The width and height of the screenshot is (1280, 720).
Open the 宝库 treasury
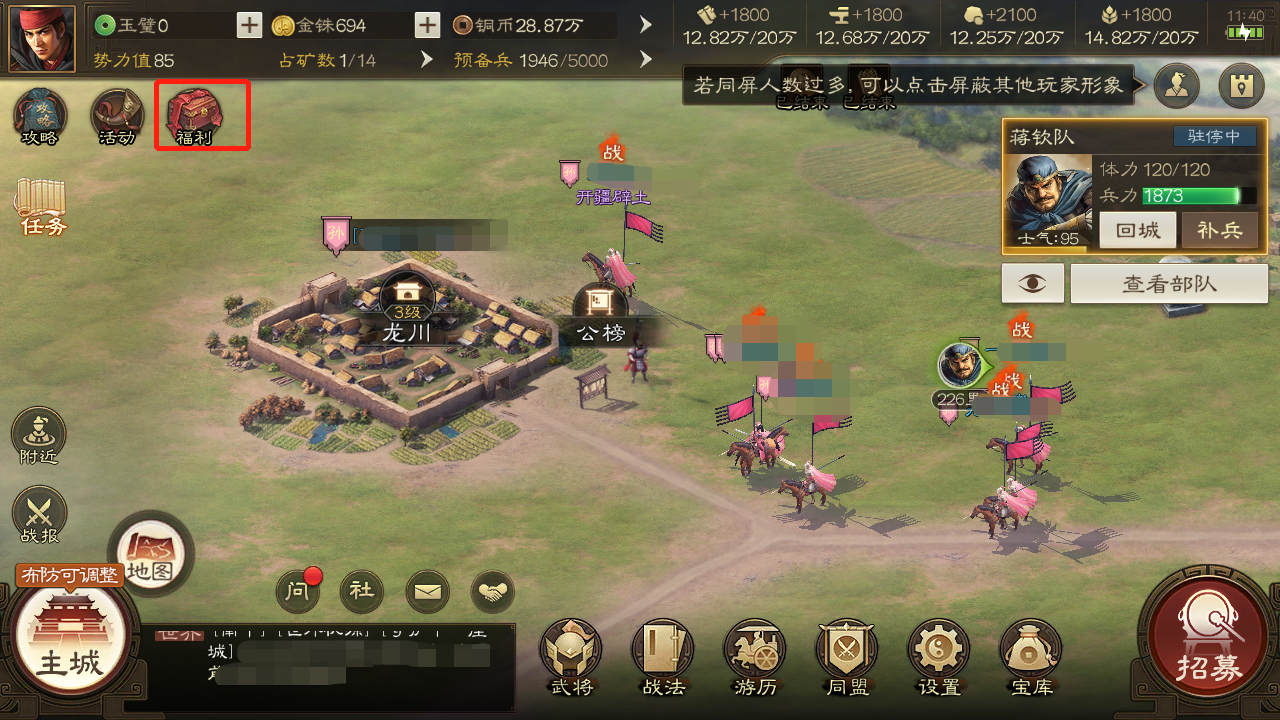point(1031,655)
